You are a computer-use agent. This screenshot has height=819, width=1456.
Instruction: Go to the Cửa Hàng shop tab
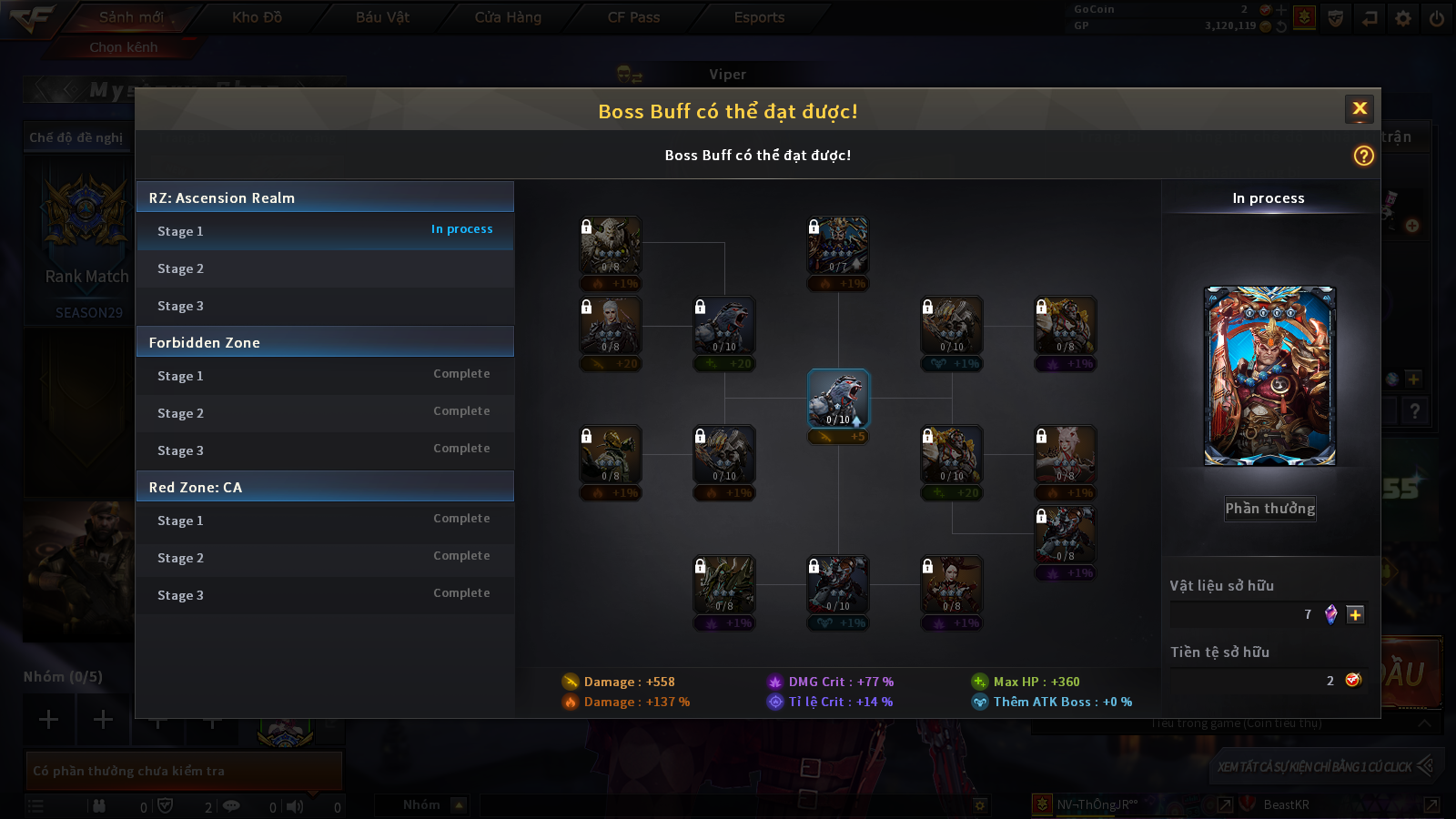pyautogui.click(x=508, y=17)
